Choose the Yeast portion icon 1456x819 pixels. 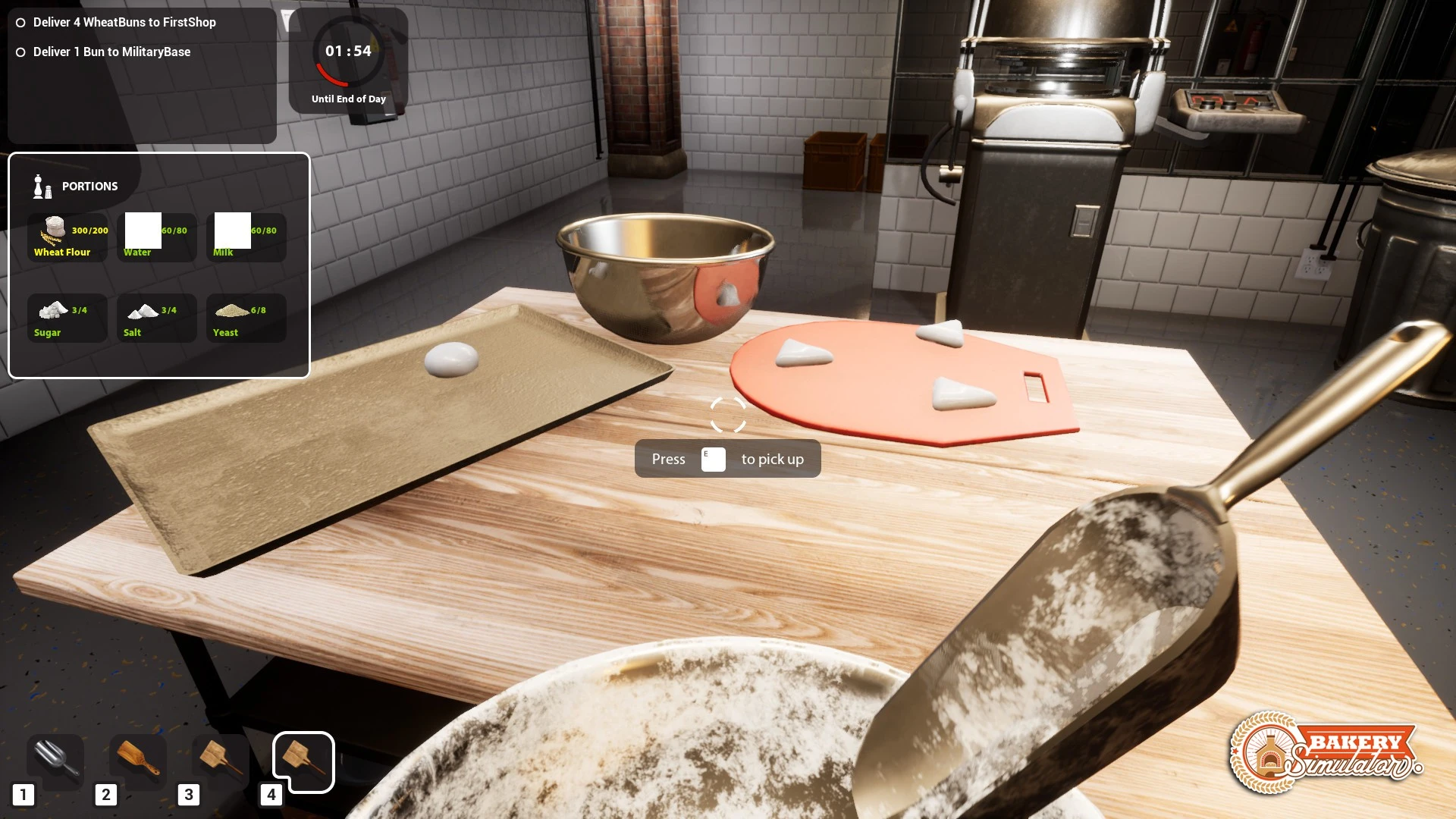click(x=231, y=311)
